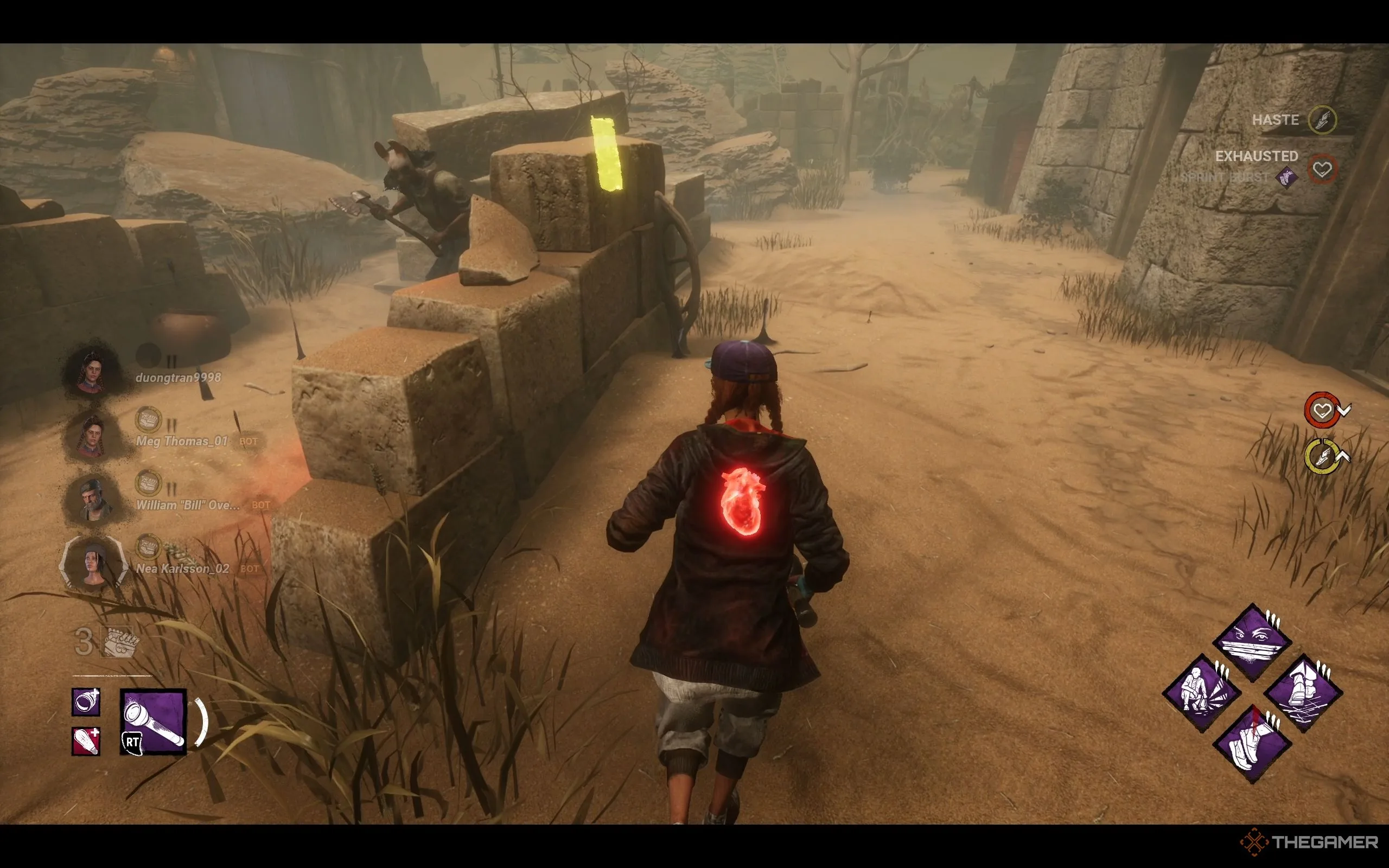Click the heart icon beside the EXHAUSTED label
The image size is (1389, 868).
click(x=1322, y=169)
